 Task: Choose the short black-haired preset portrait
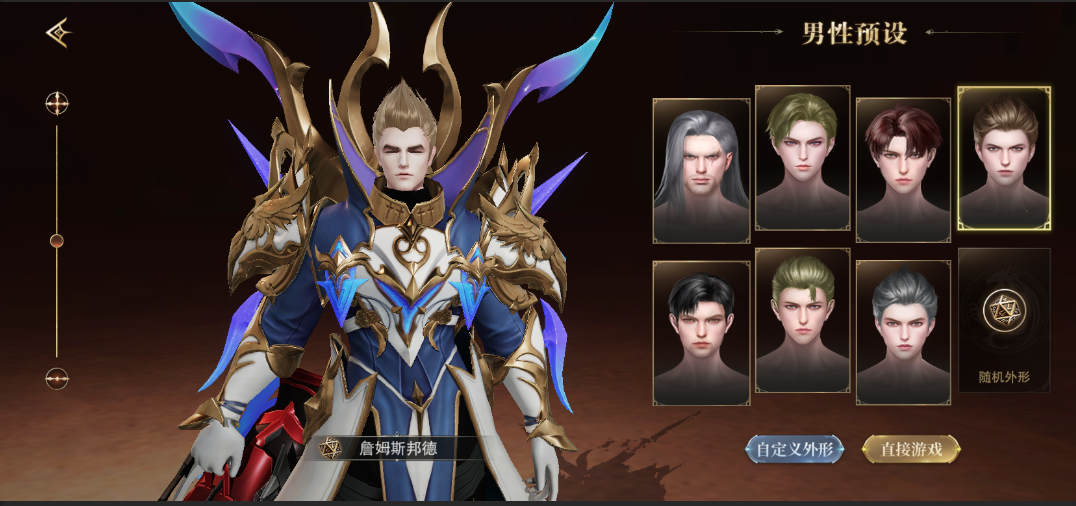[x=701, y=333]
